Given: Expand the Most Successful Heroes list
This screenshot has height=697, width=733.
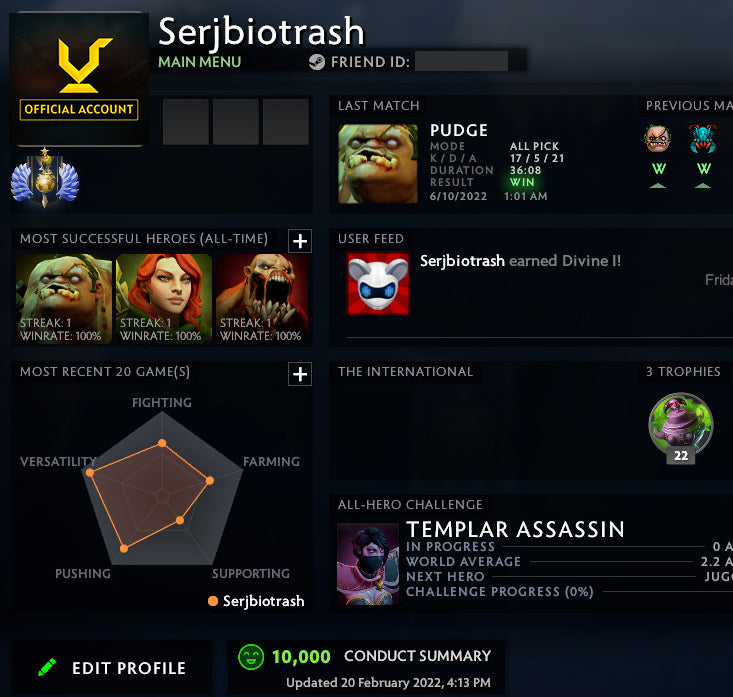Looking at the screenshot, I should [x=299, y=240].
